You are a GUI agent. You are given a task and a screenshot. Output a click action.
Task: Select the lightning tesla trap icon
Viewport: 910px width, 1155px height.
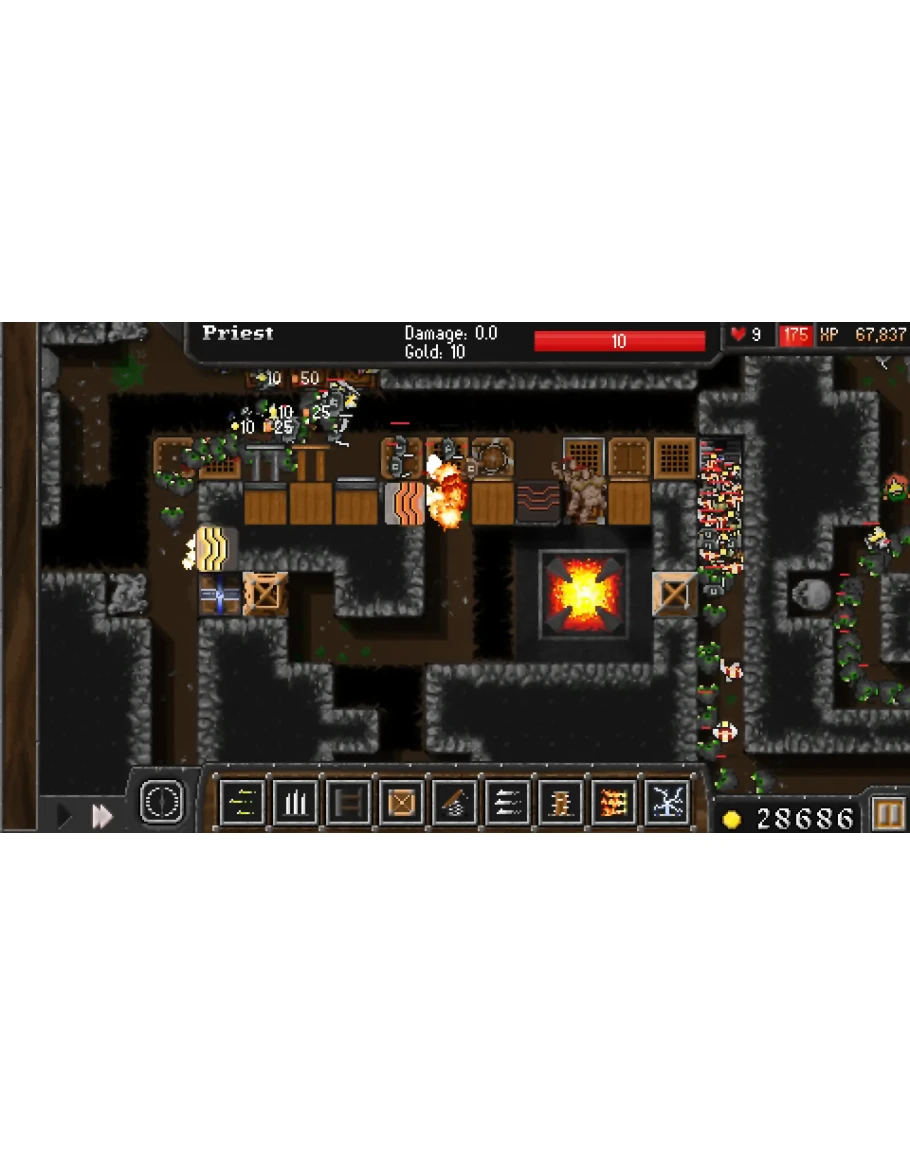[666, 802]
